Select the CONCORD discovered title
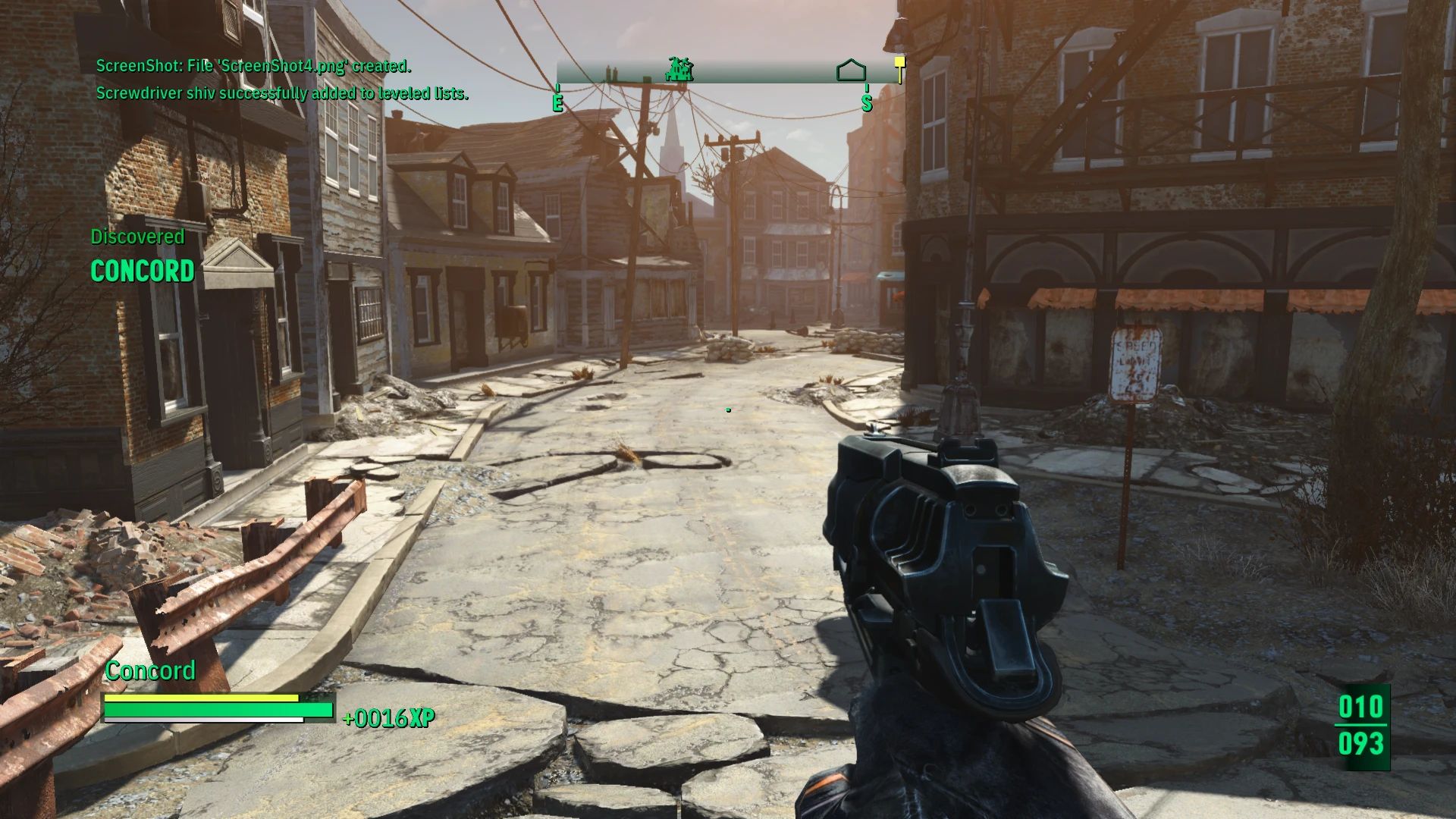This screenshot has height=819, width=1456. coord(141,271)
